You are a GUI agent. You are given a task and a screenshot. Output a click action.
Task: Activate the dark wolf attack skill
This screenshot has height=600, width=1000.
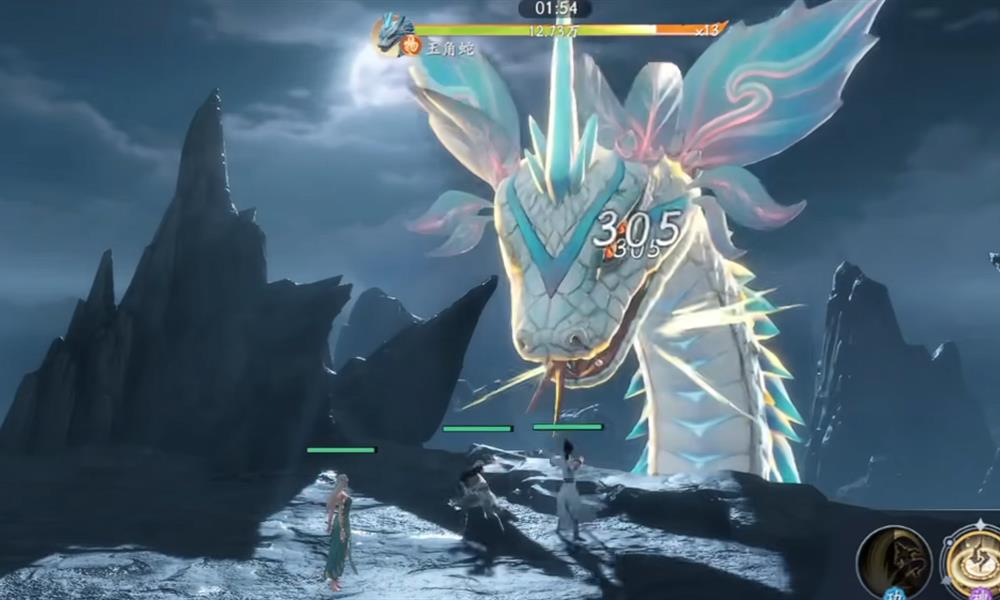(x=894, y=562)
